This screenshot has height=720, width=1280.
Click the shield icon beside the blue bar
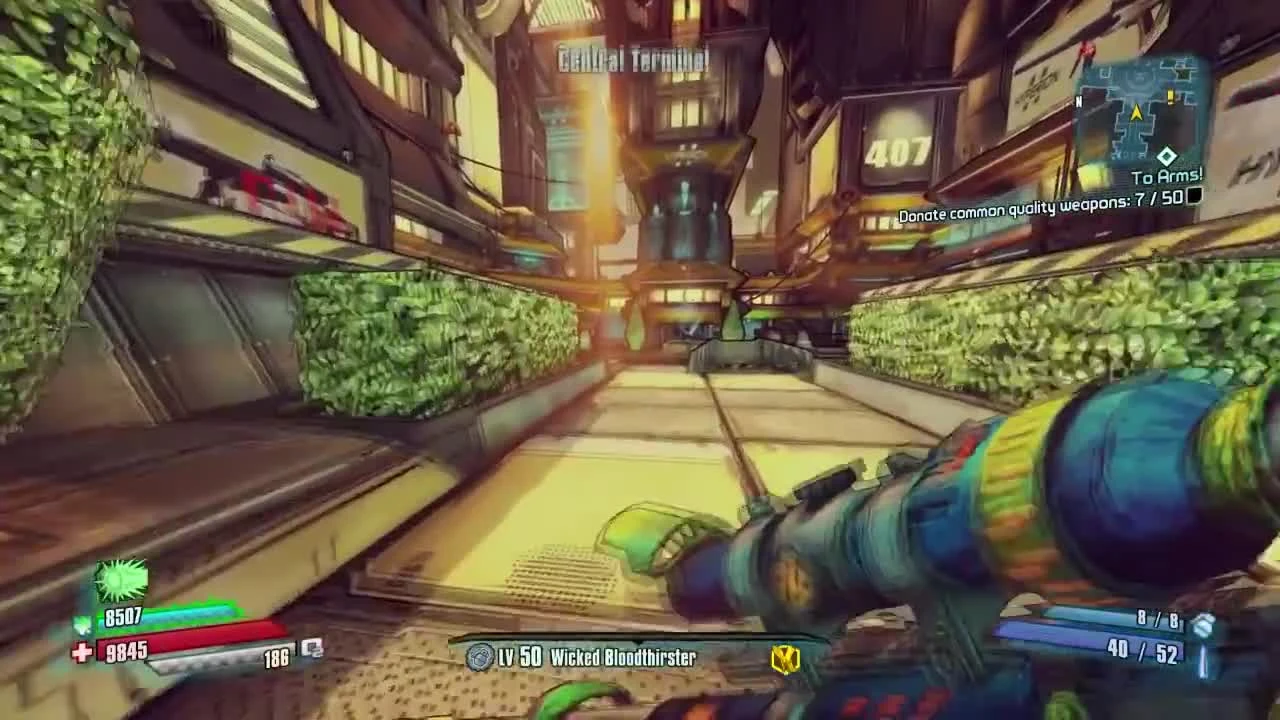[82, 627]
